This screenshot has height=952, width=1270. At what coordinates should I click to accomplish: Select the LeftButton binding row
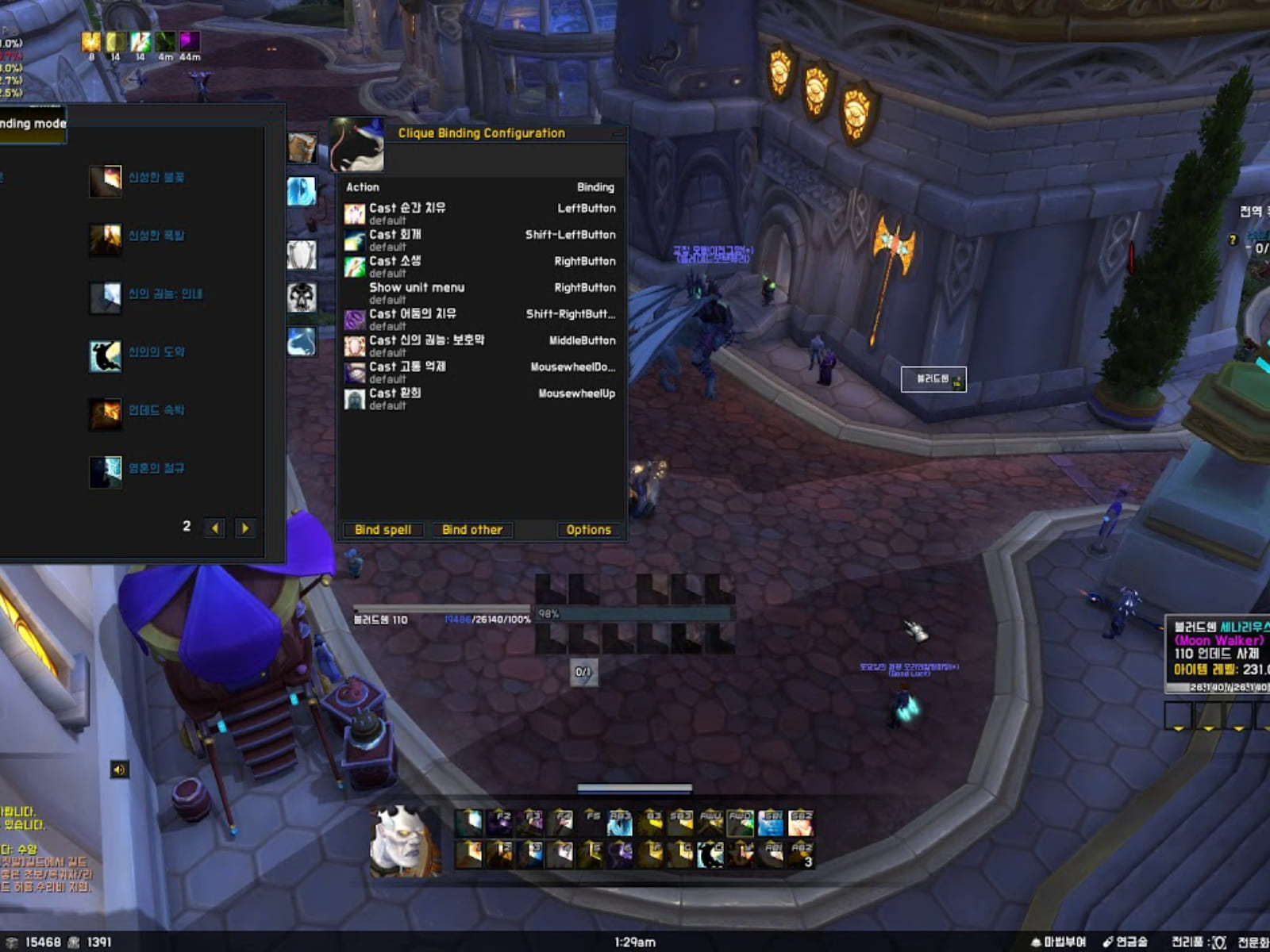(x=480, y=213)
